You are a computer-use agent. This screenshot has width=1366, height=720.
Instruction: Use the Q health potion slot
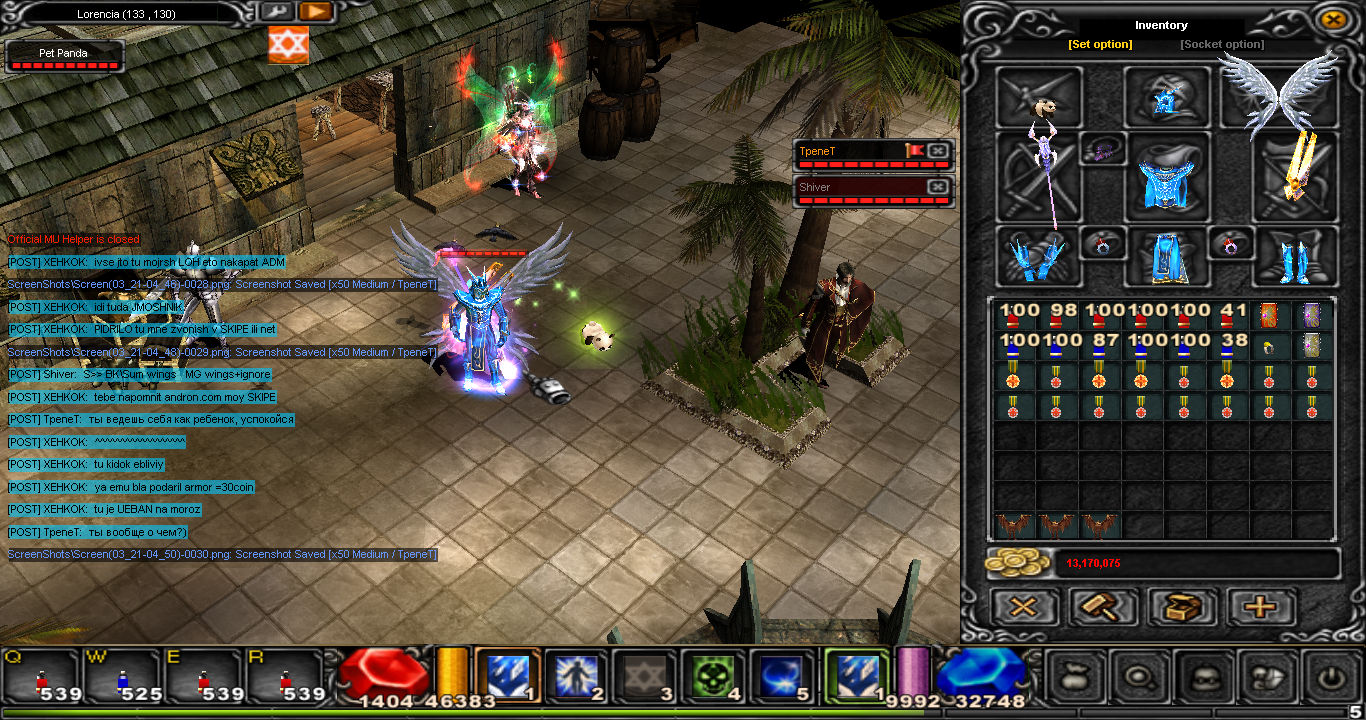tap(41, 676)
